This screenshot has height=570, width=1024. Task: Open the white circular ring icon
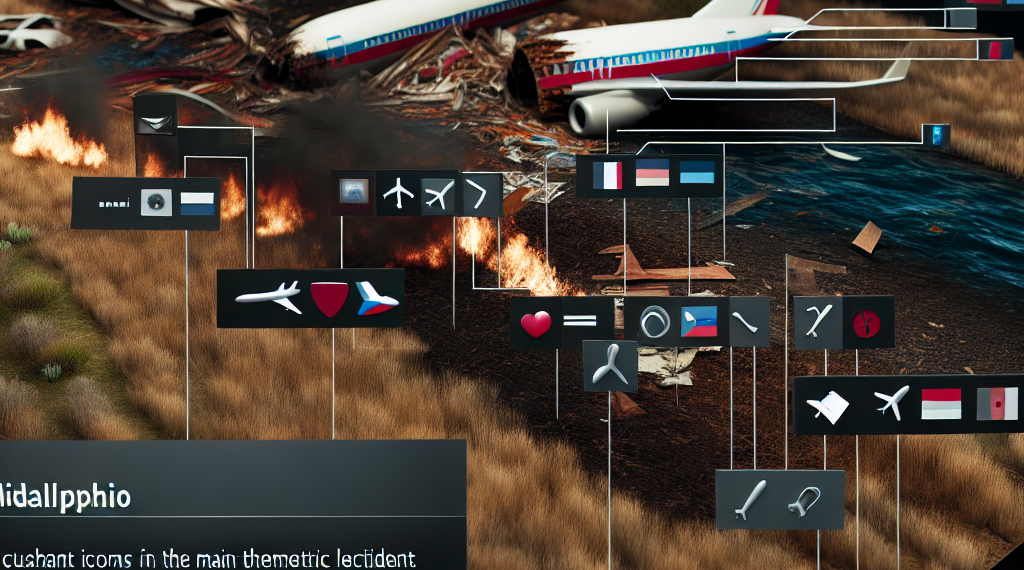653,323
